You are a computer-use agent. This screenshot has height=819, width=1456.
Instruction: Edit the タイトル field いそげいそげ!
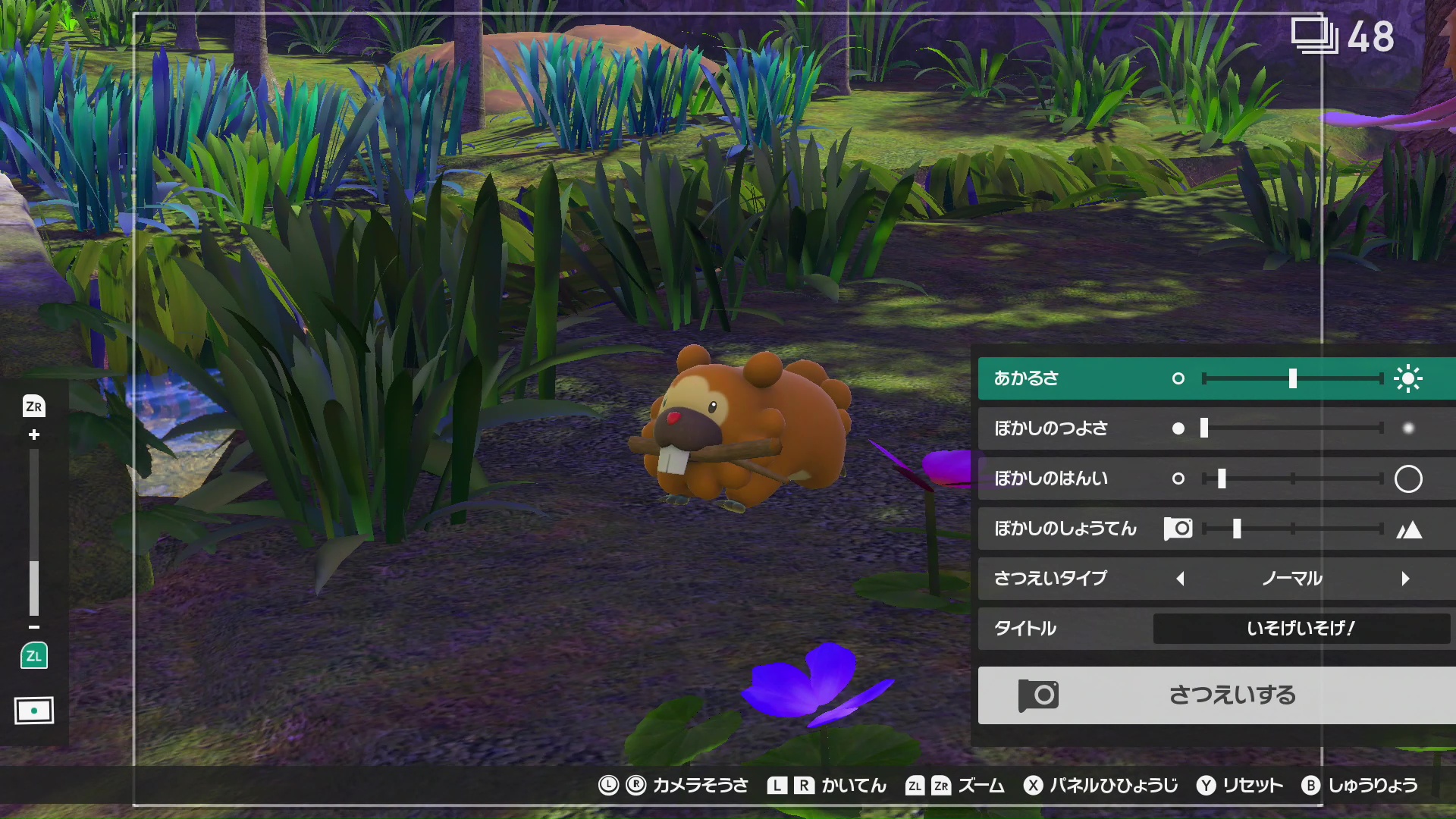(1301, 629)
